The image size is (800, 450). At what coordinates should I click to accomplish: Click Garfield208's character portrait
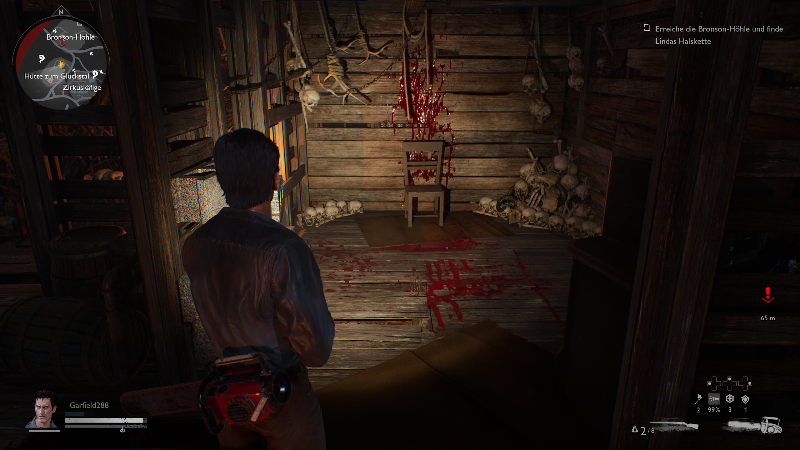[43, 410]
